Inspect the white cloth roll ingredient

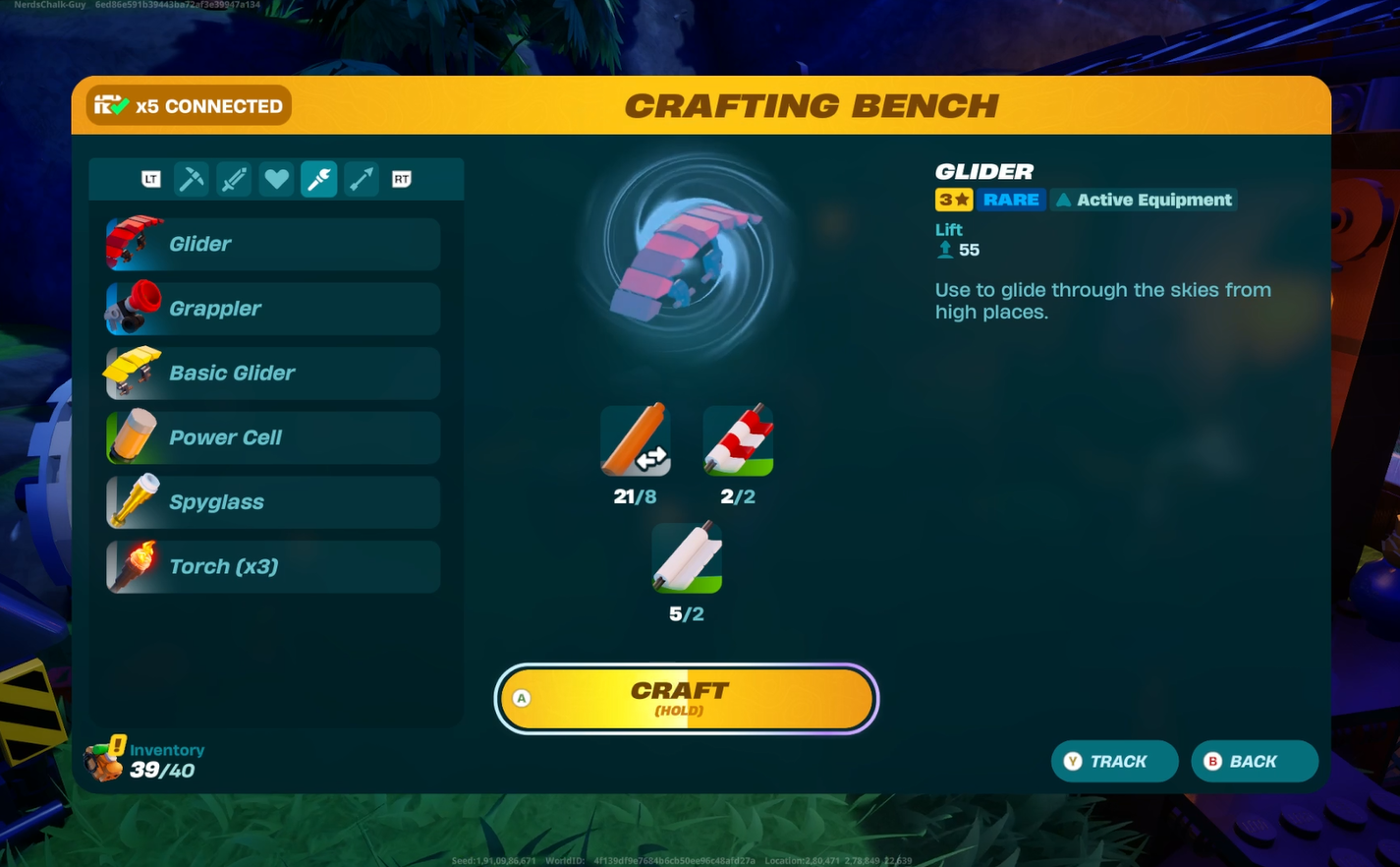[x=687, y=558]
